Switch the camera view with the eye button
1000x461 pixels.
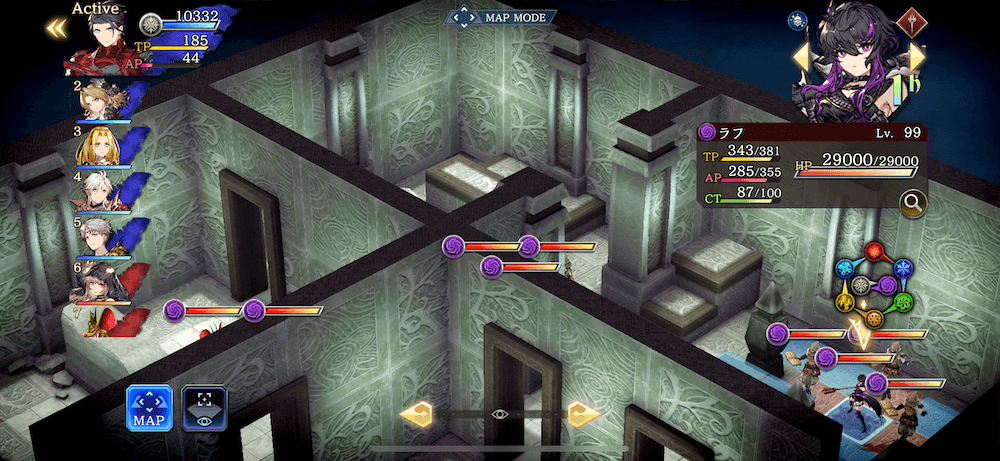point(204,409)
